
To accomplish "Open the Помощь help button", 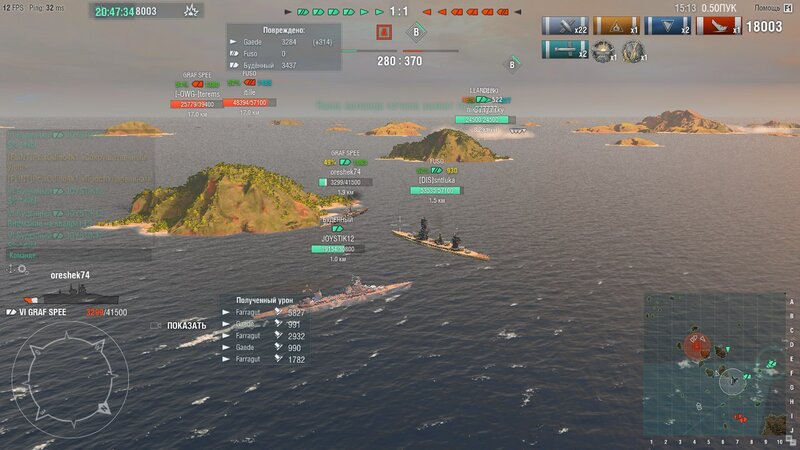I will (768, 7).
